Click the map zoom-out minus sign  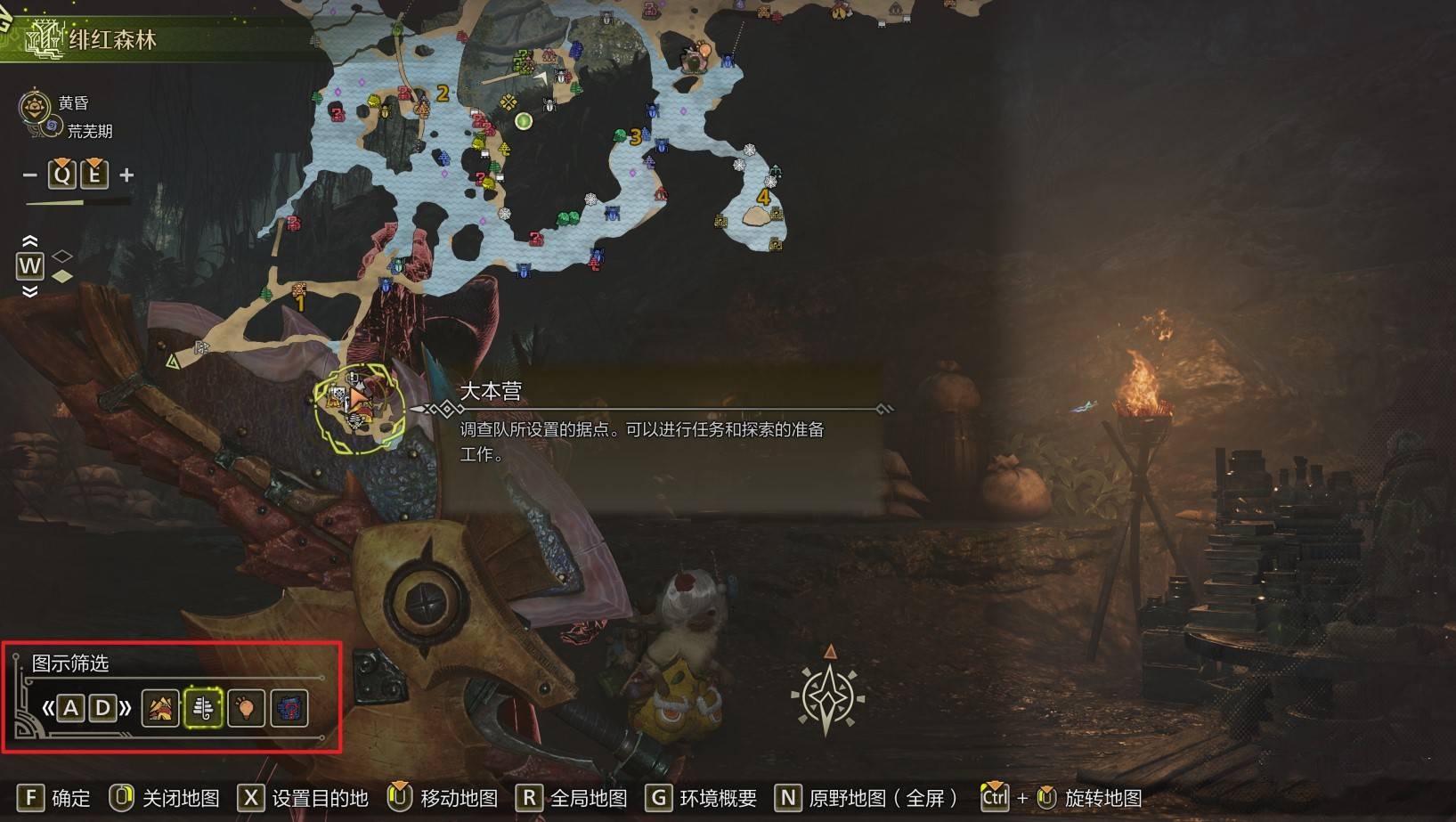(x=30, y=175)
